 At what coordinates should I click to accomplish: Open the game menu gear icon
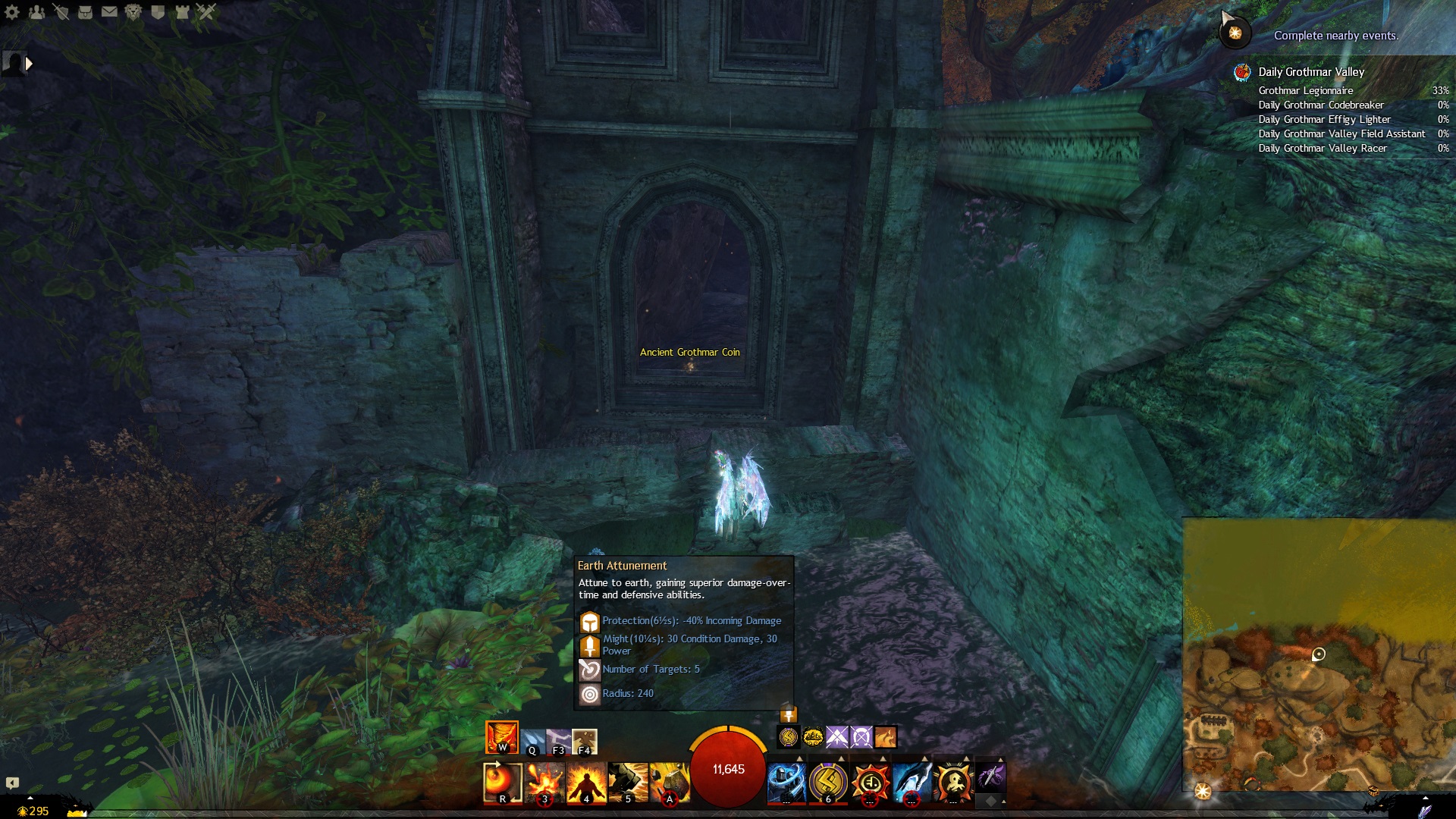12,11
